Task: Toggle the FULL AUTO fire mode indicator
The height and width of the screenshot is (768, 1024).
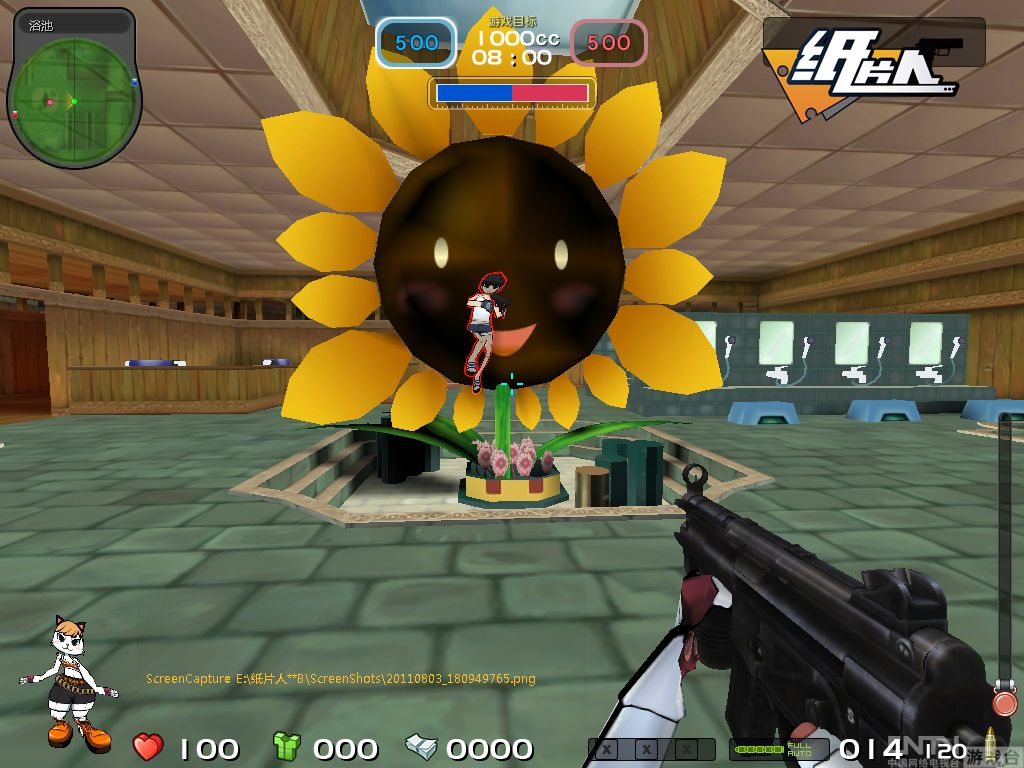Action: point(799,748)
